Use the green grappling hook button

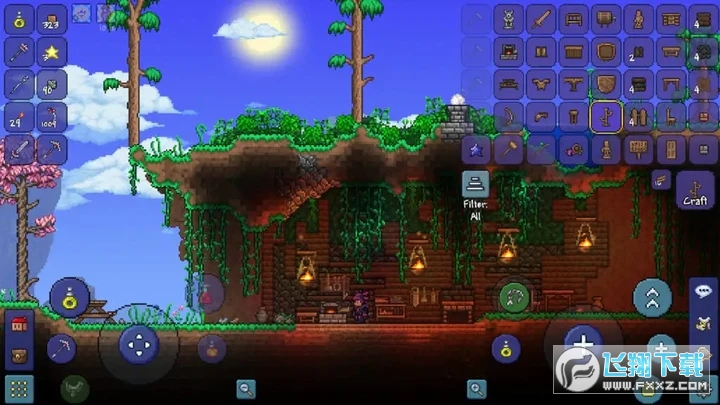click(516, 296)
